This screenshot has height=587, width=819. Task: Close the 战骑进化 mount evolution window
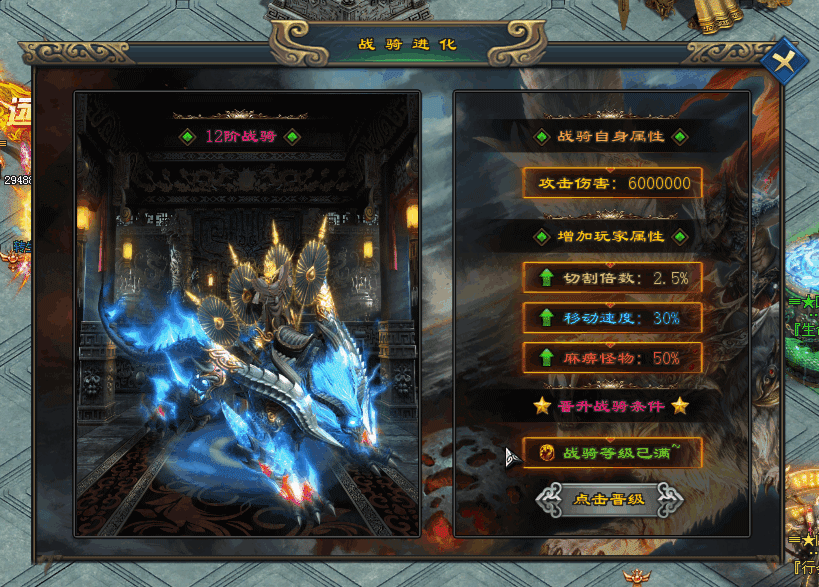[x=785, y=62]
